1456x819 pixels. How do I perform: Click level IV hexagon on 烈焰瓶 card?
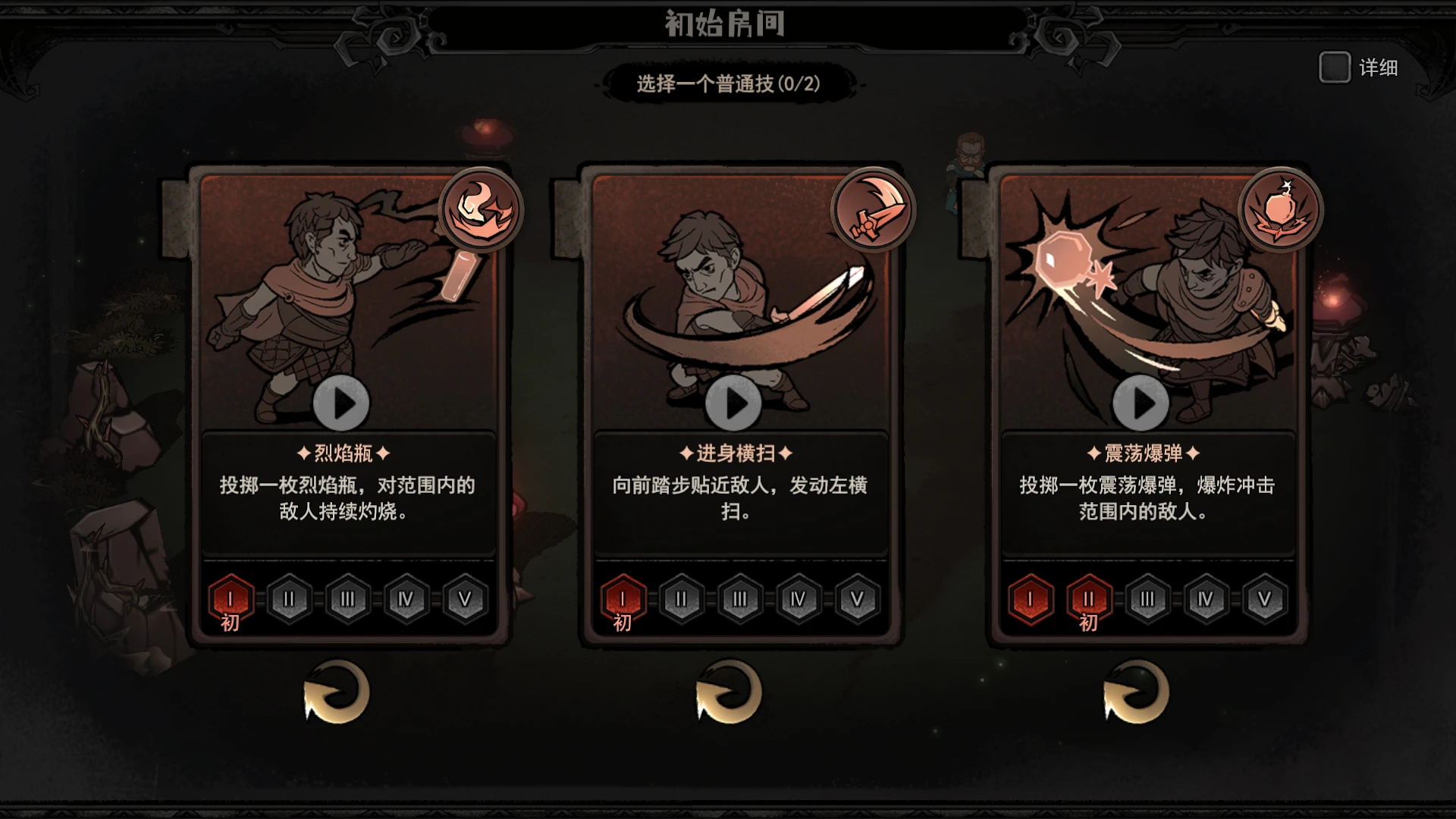point(405,599)
